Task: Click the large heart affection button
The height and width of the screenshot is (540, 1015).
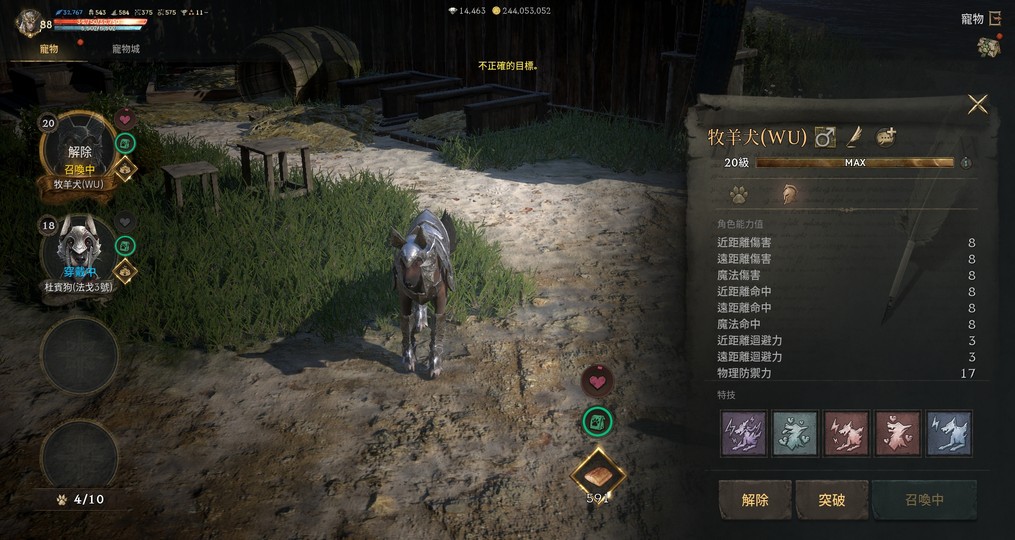Action: tap(598, 380)
